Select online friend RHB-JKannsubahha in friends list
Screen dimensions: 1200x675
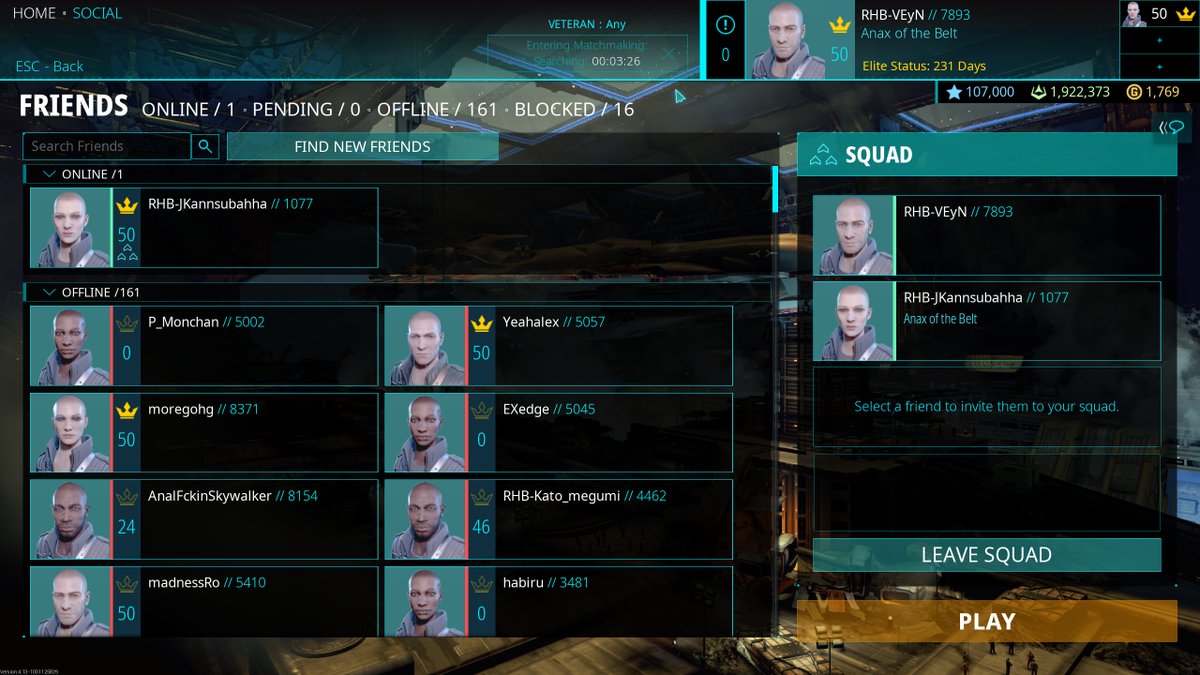click(x=204, y=228)
